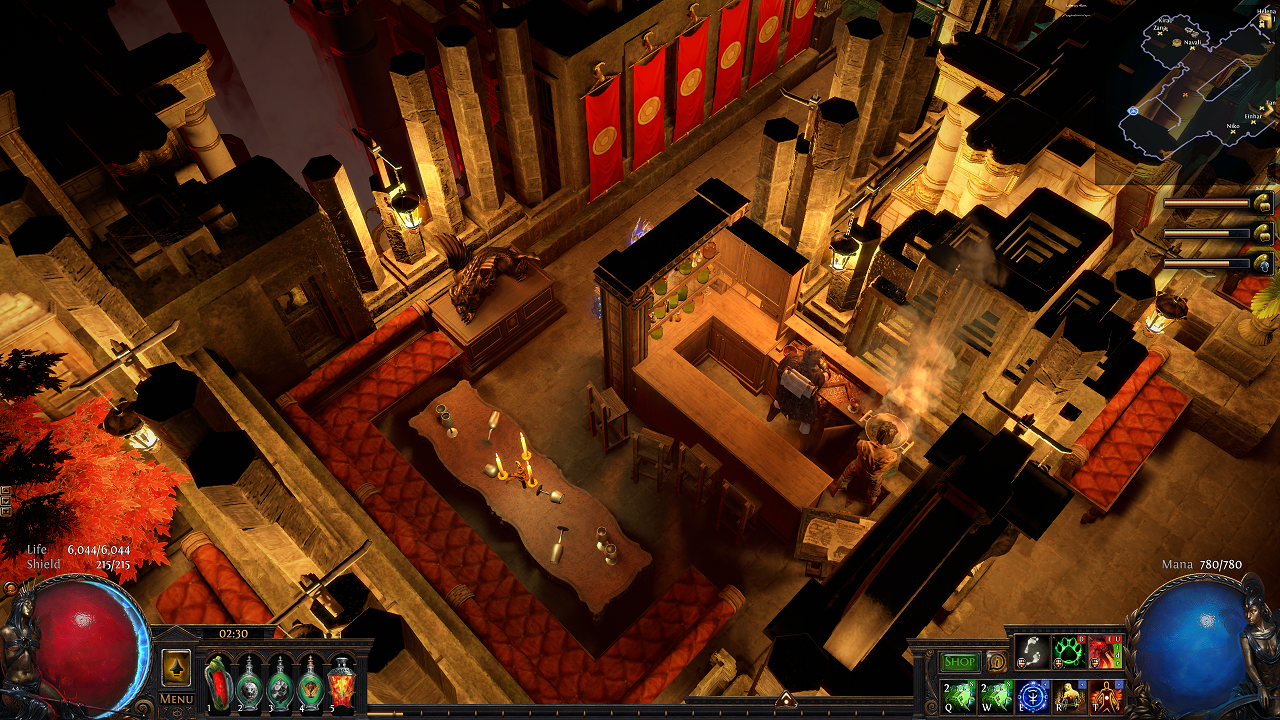The image size is (1280, 720).
Task: Click the gold up-arrow level-up button
Action: pyautogui.click(x=176, y=668)
